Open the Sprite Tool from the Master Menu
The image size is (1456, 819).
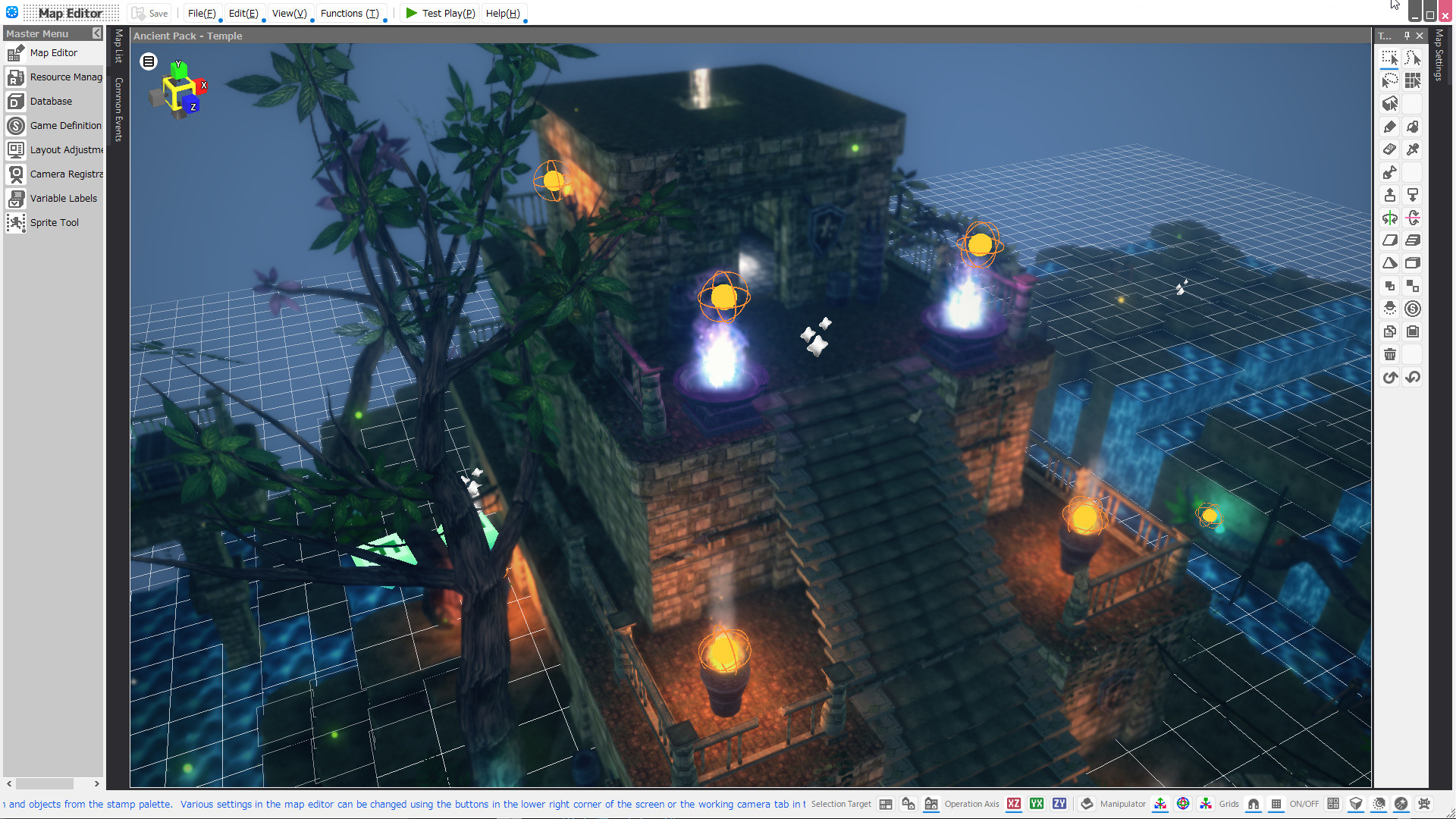point(54,222)
